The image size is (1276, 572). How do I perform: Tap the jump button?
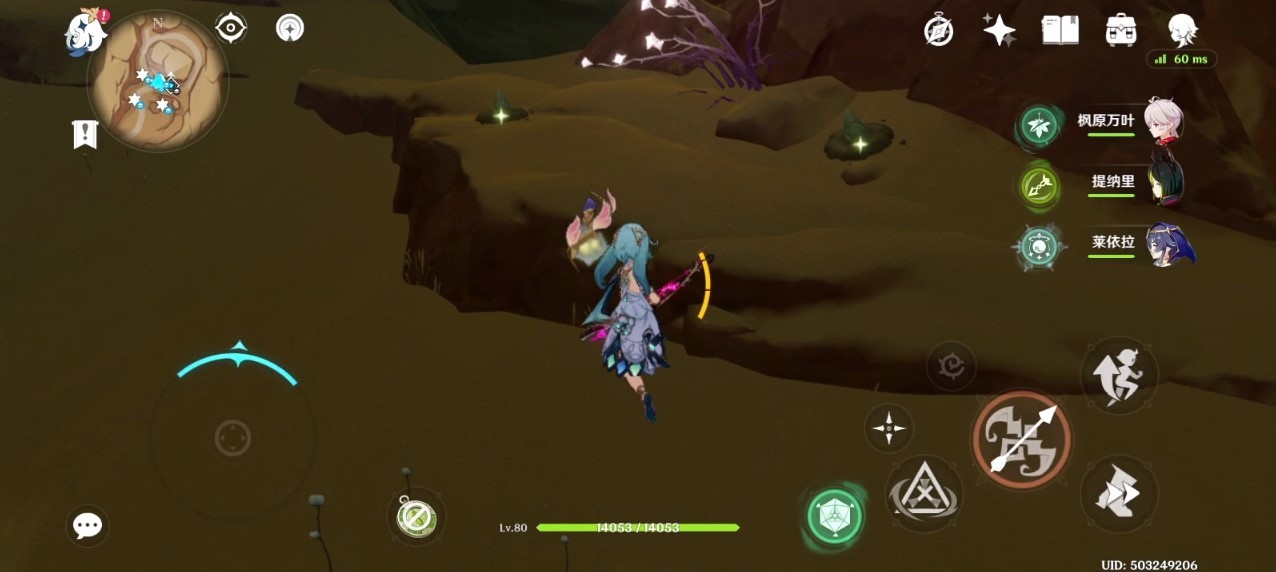click(x=1119, y=375)
